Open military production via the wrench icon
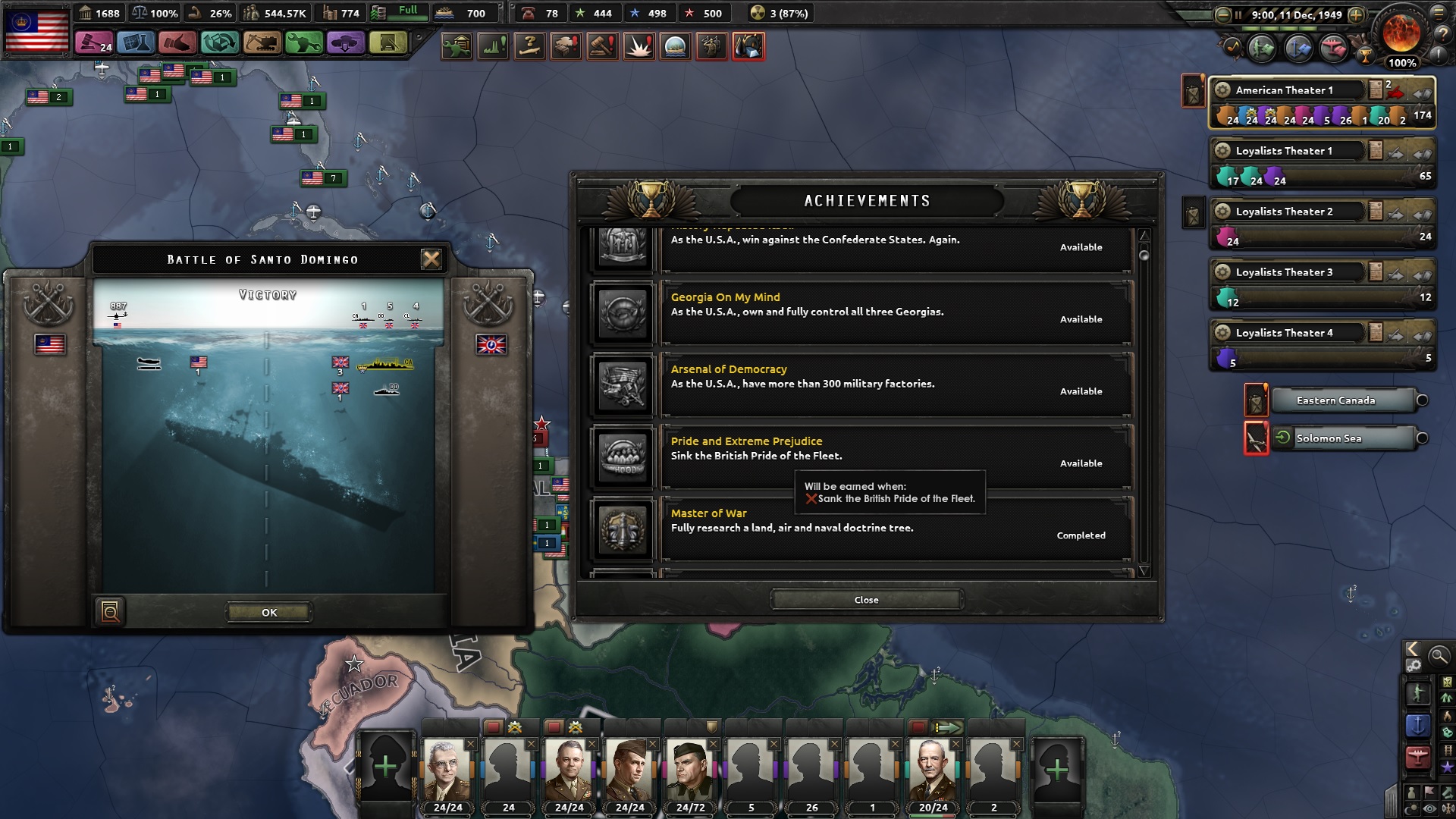The height and width of the screenshot is (819, 1456). tap(303, 44)
